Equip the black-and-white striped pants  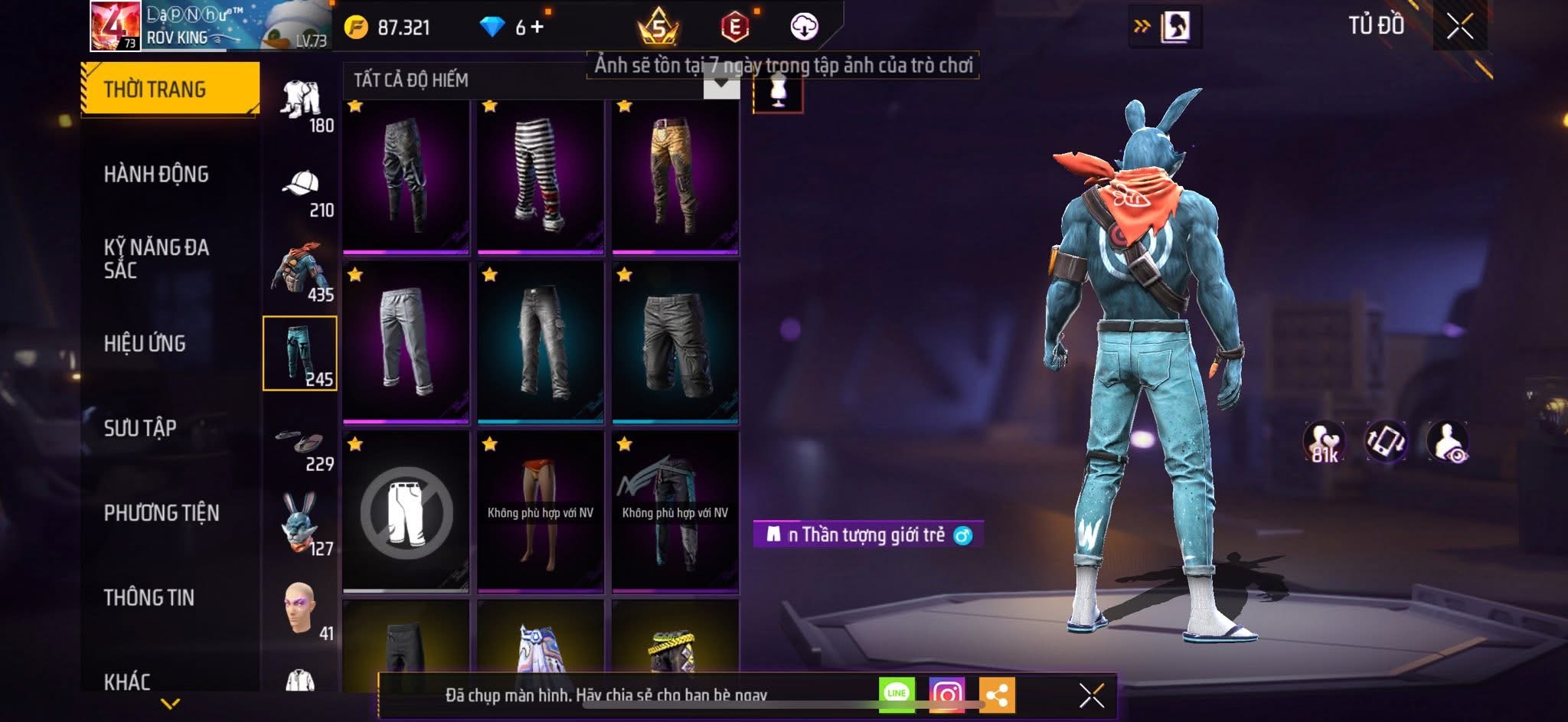coord(540,176)
